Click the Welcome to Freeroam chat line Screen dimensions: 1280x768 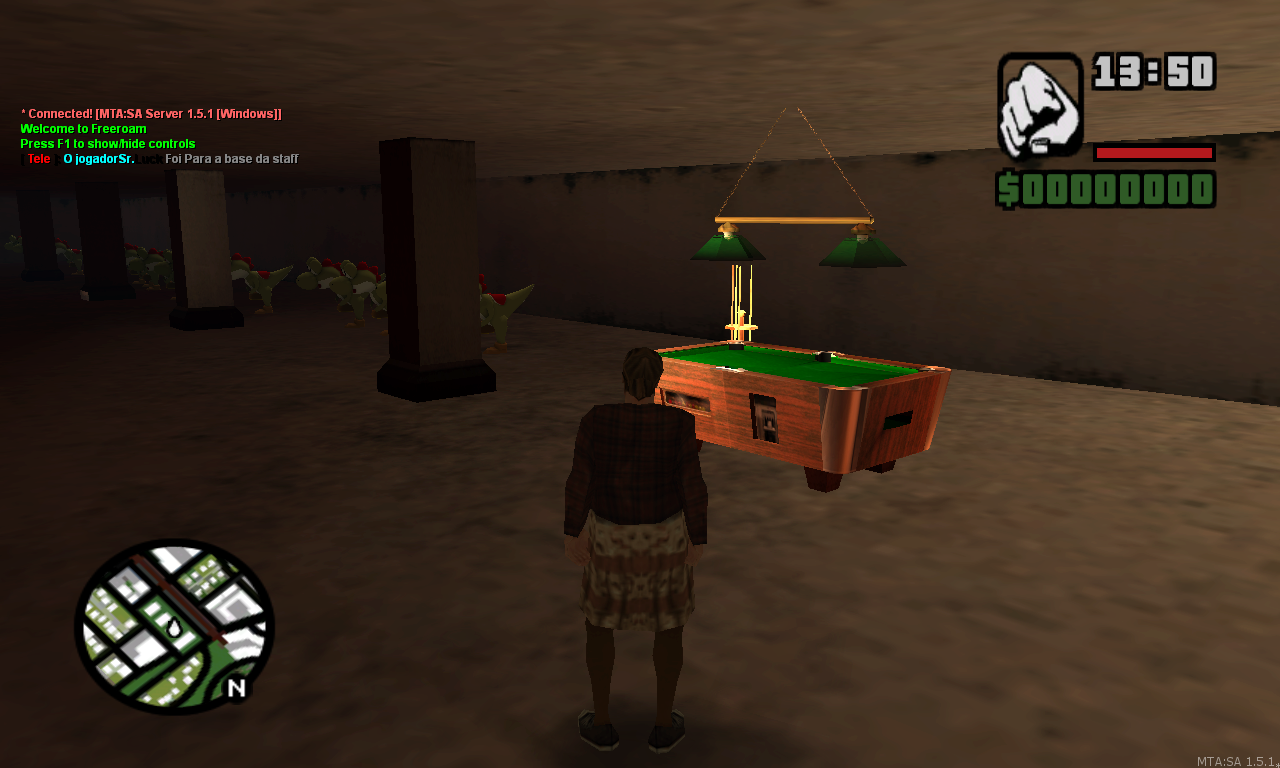[82, 128]
